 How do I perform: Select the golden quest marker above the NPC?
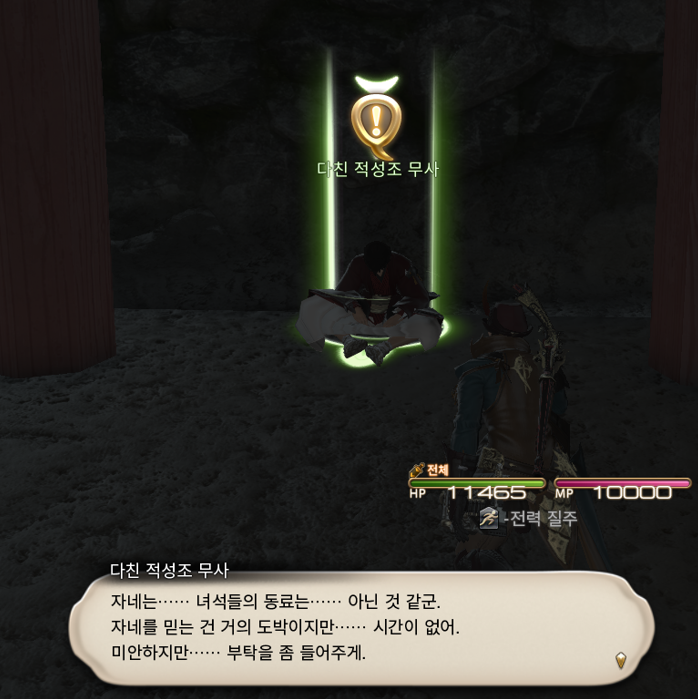(377, 118)
